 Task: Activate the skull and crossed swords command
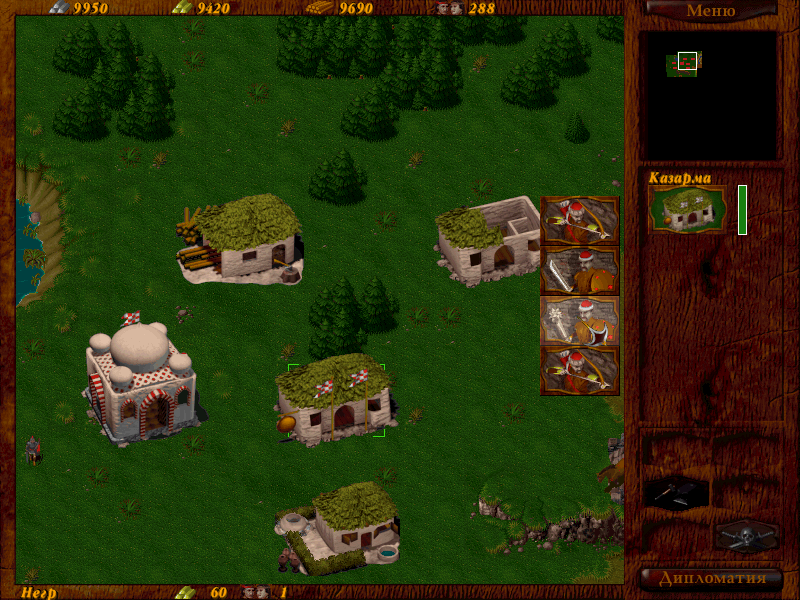coord(746,535)
